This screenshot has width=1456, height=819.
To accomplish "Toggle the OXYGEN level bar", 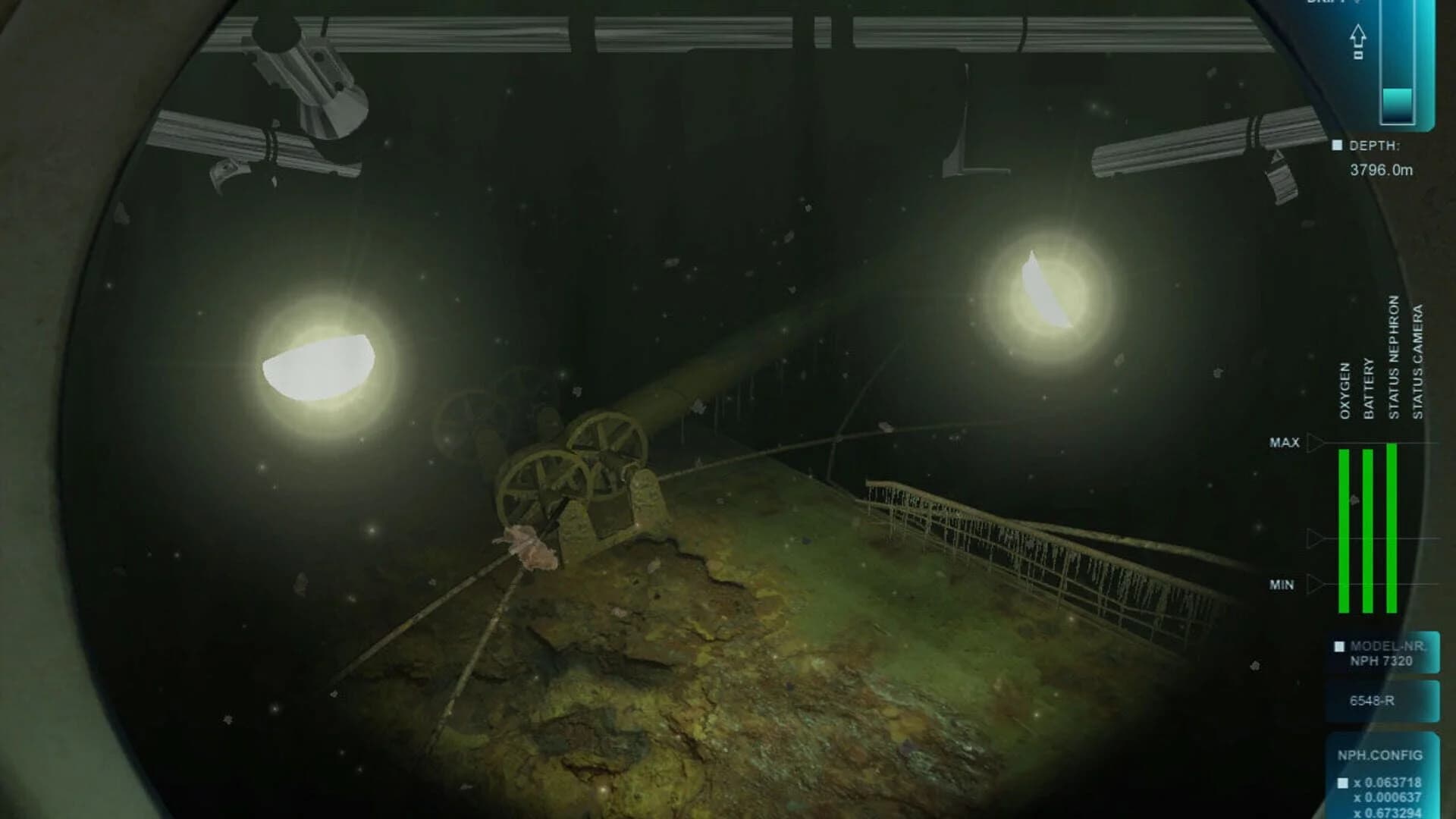I will [x=1343, y=531].
